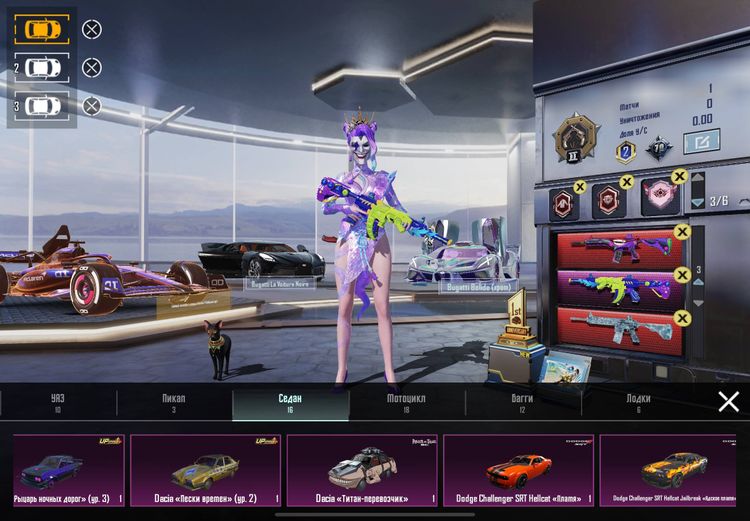This screenshot has height=521, width=750.
Task: Select vehicle display slot 2
Action: 42,67
